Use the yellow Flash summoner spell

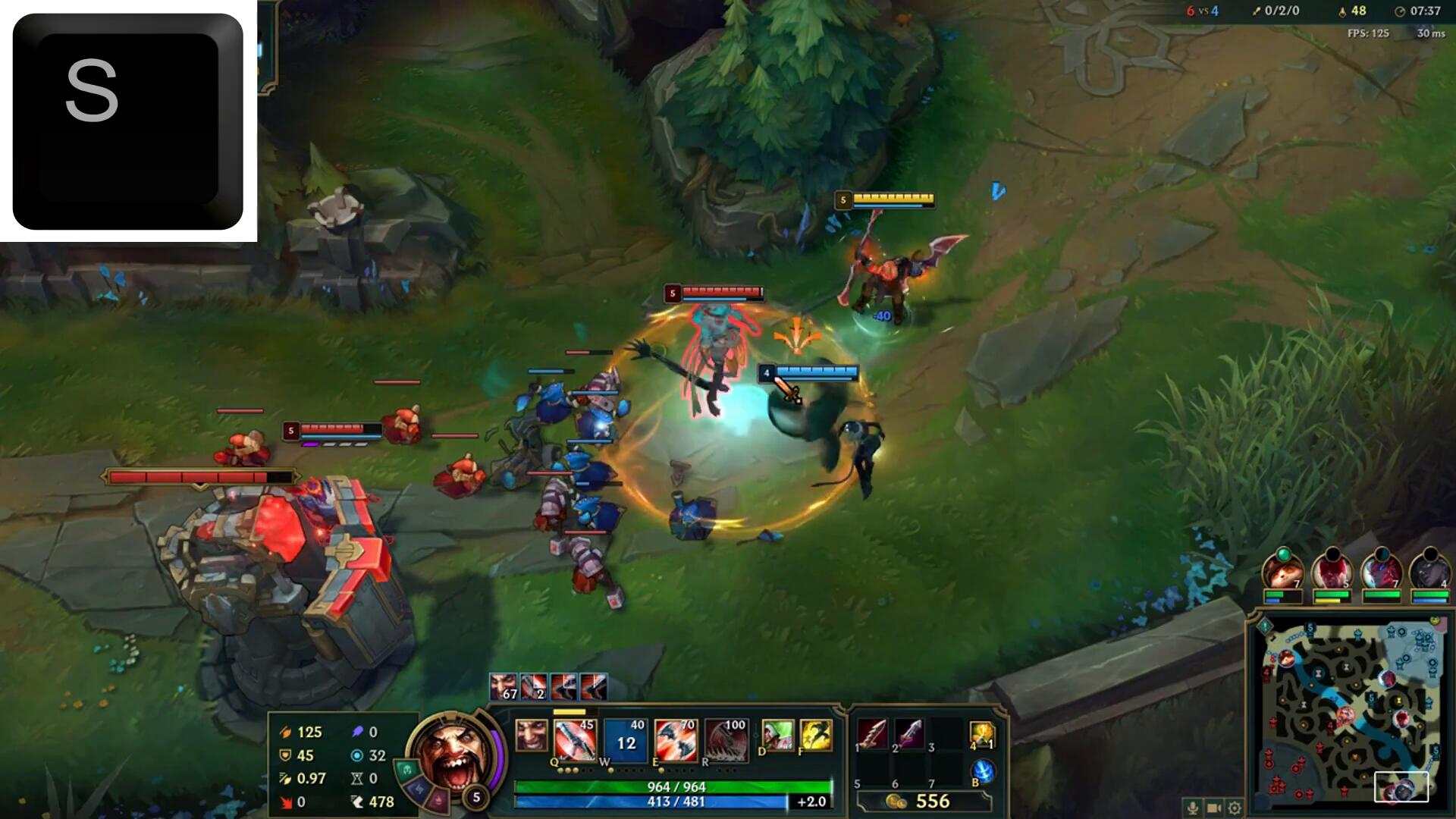click(x=815, y=735)
